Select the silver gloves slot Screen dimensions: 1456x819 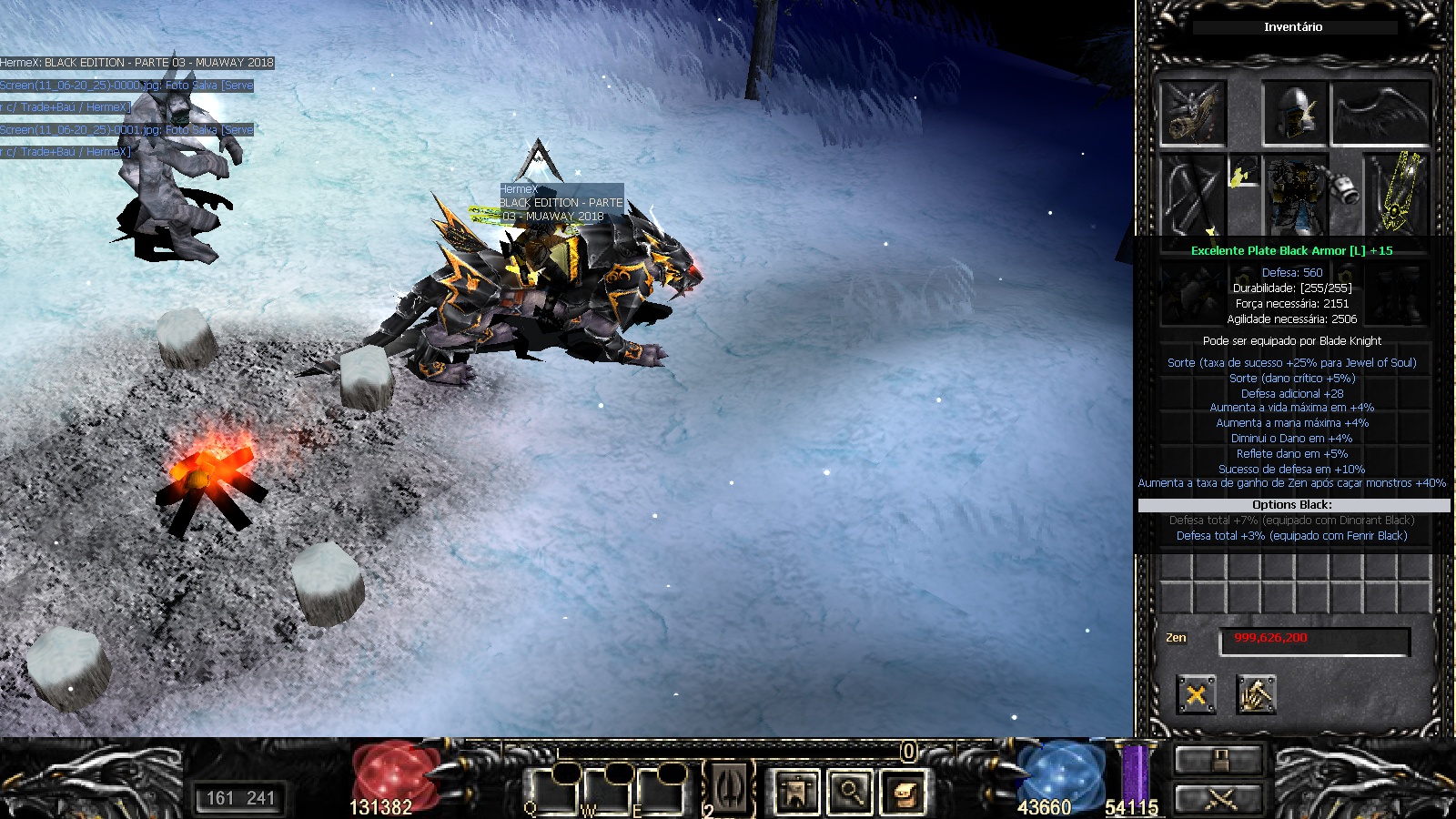1345,188
